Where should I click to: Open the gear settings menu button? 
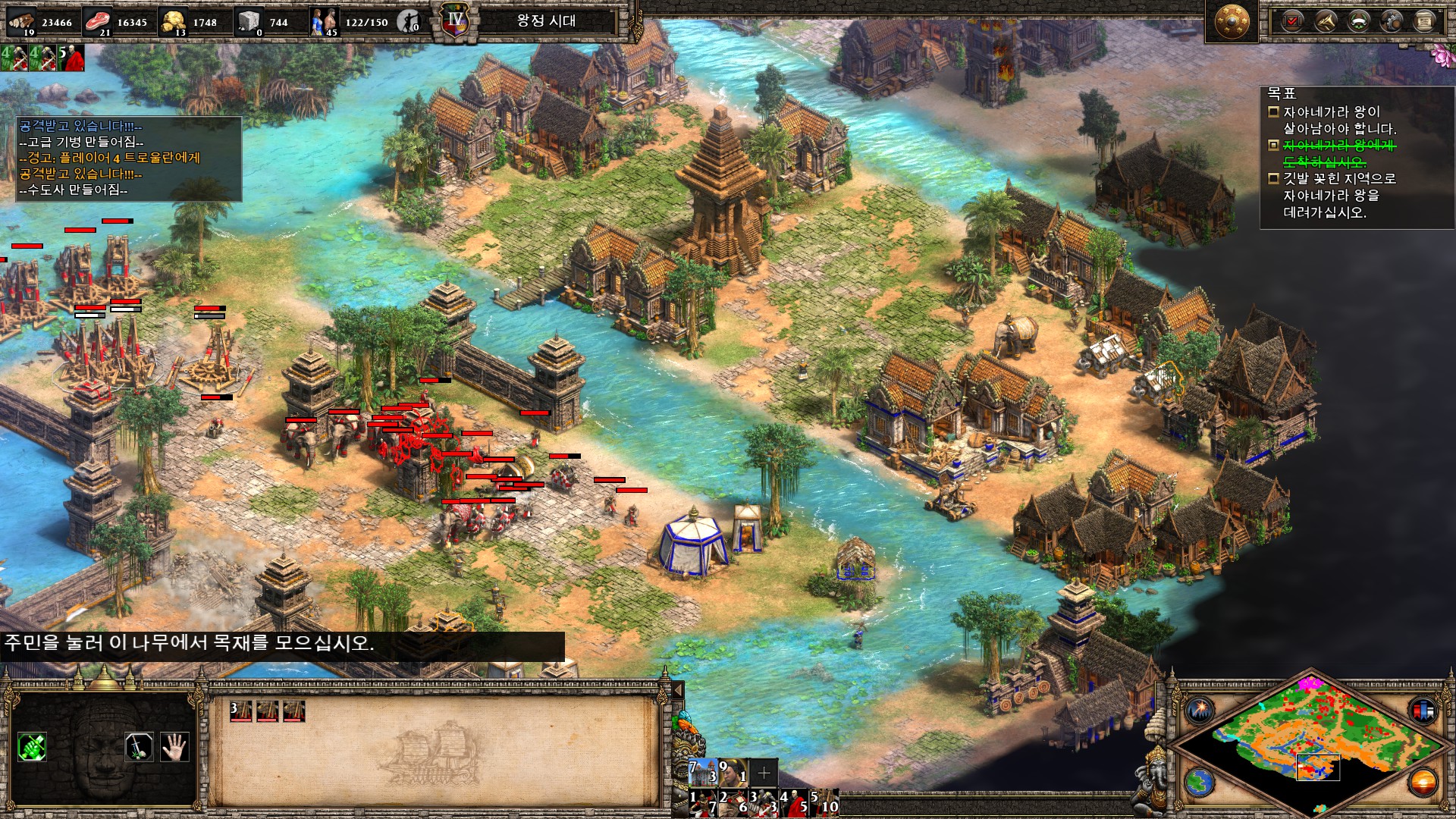pyautogui.click(x=1392, y=20)
